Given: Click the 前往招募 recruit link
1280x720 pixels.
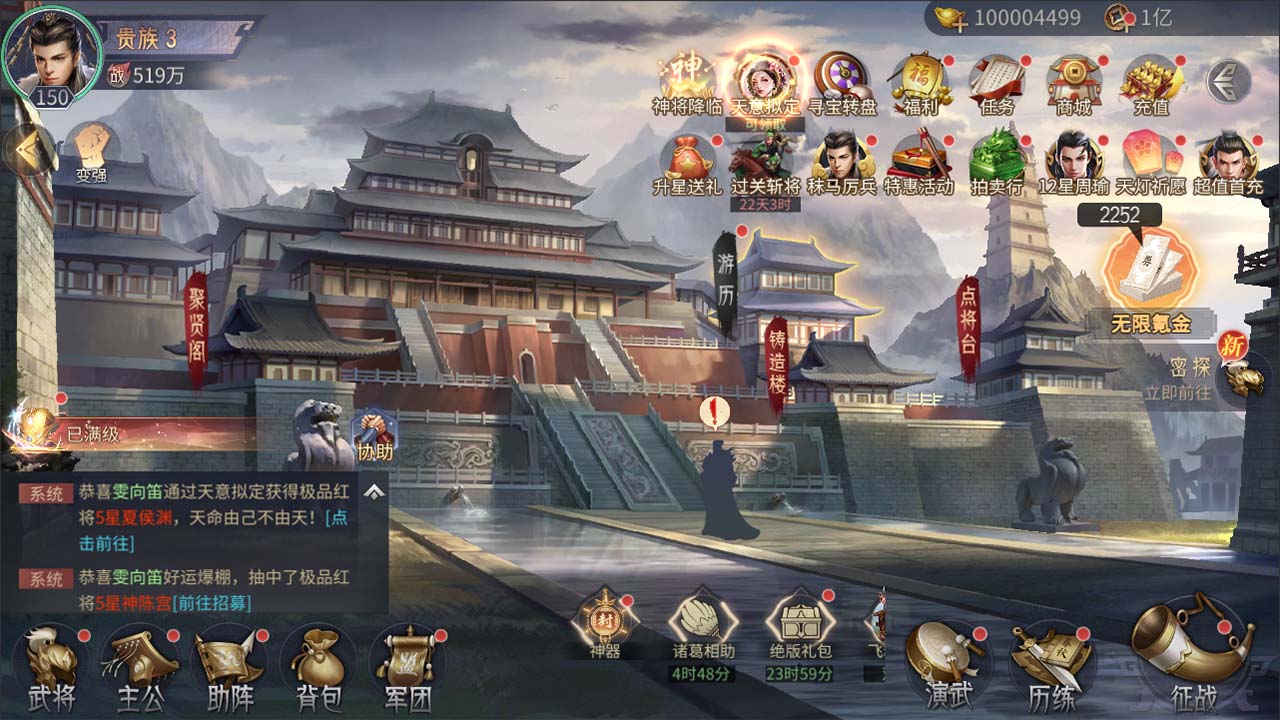Looking at the screenshot, I should point(211,605).
